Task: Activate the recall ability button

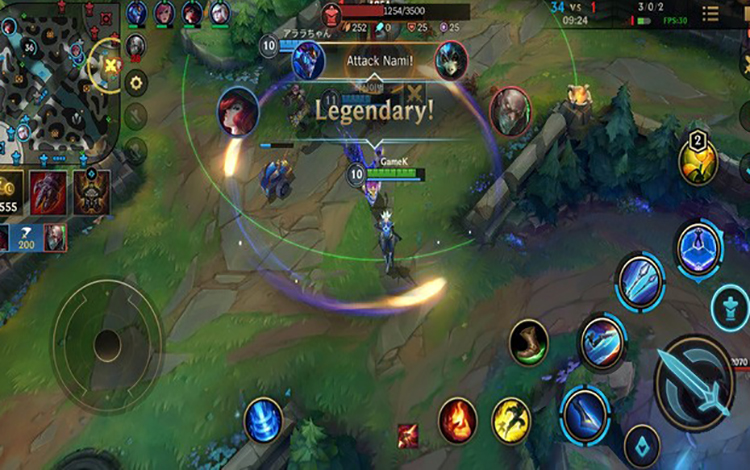Action: click(263, 417)
